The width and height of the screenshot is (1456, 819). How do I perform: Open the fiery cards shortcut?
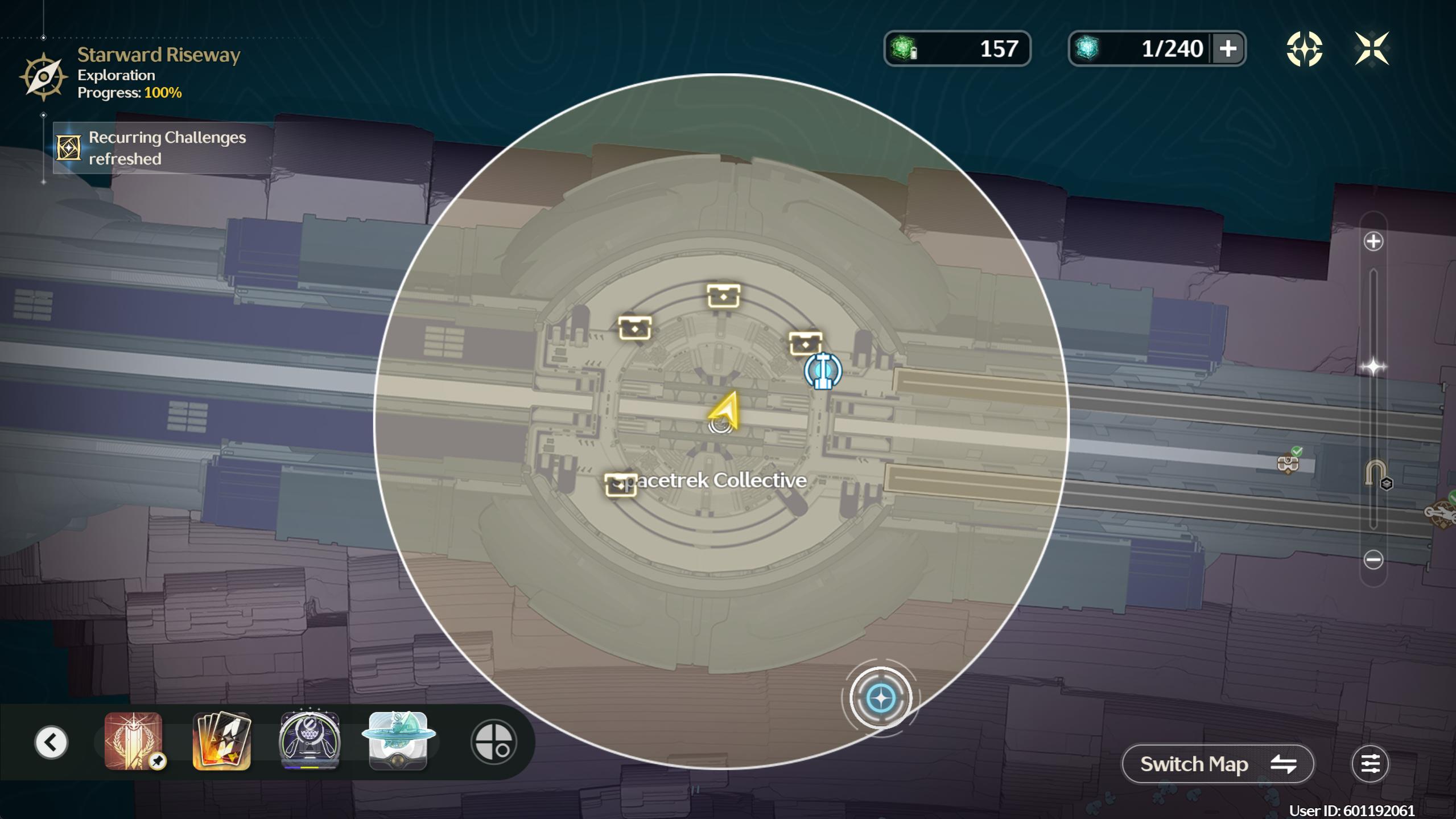tap(222, 741)
